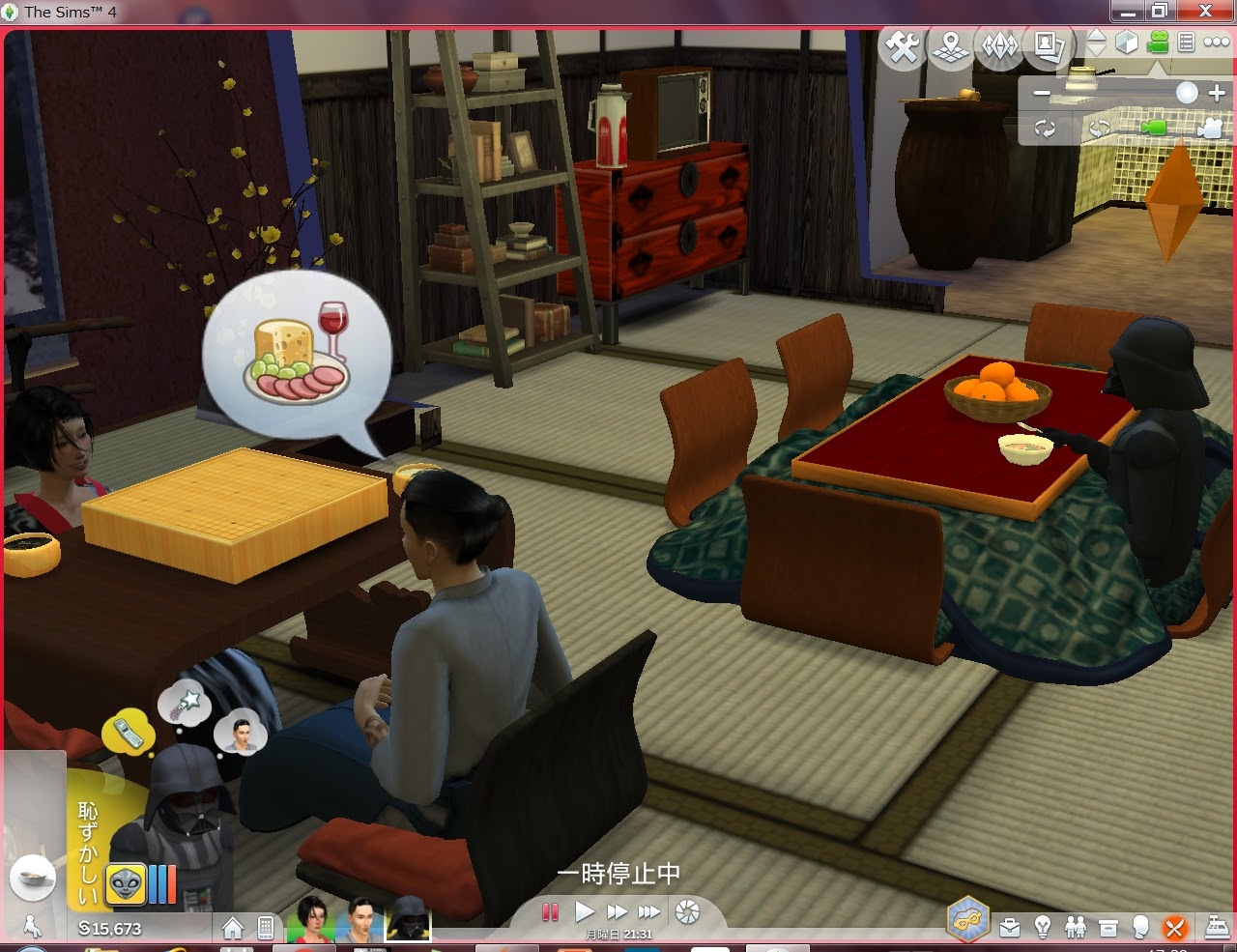Click the pause button in time controls

click(x=550, y=911)
